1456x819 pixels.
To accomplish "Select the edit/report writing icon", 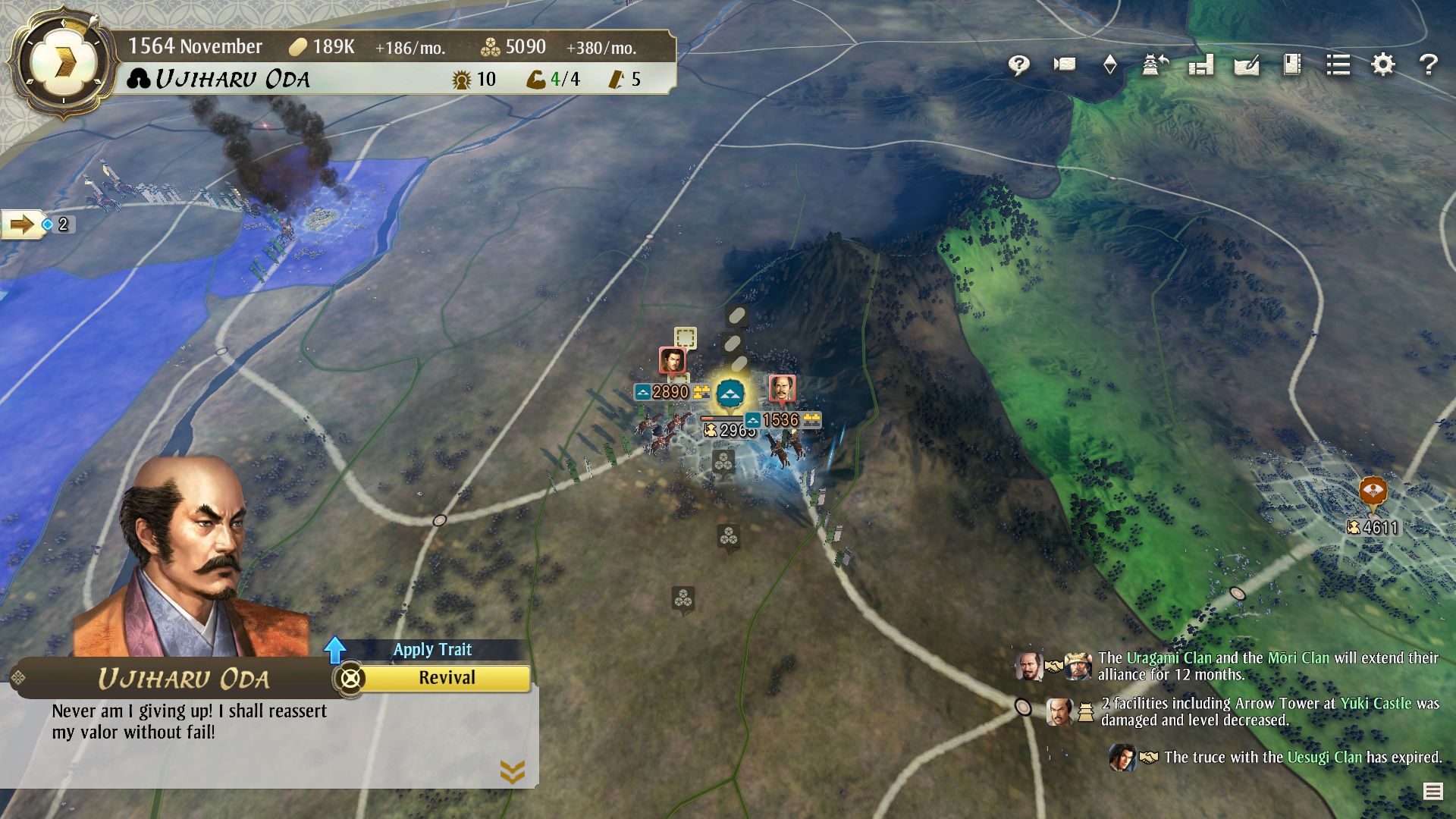I will coord(1247,65).
